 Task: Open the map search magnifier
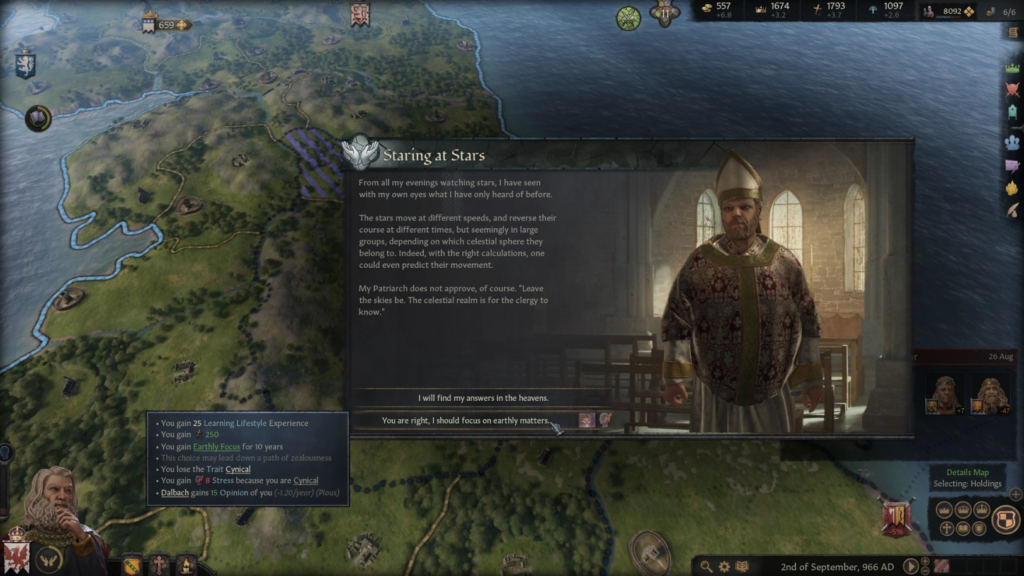click(x=707, y=566)
